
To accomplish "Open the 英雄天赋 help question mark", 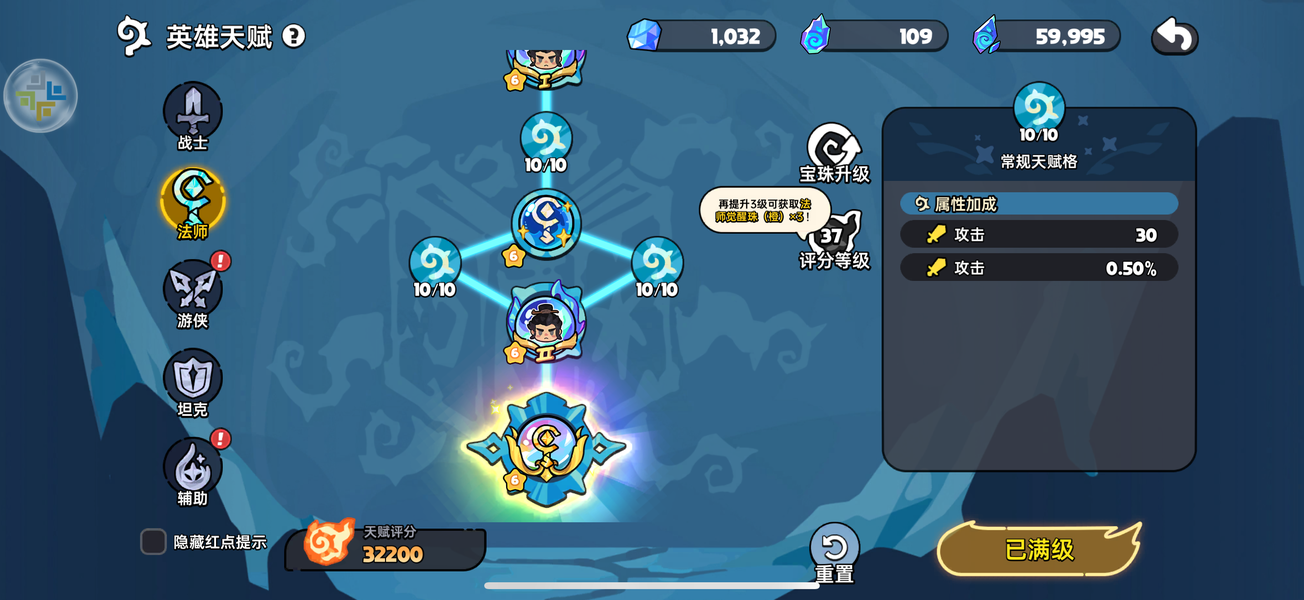I will [293, 37].
